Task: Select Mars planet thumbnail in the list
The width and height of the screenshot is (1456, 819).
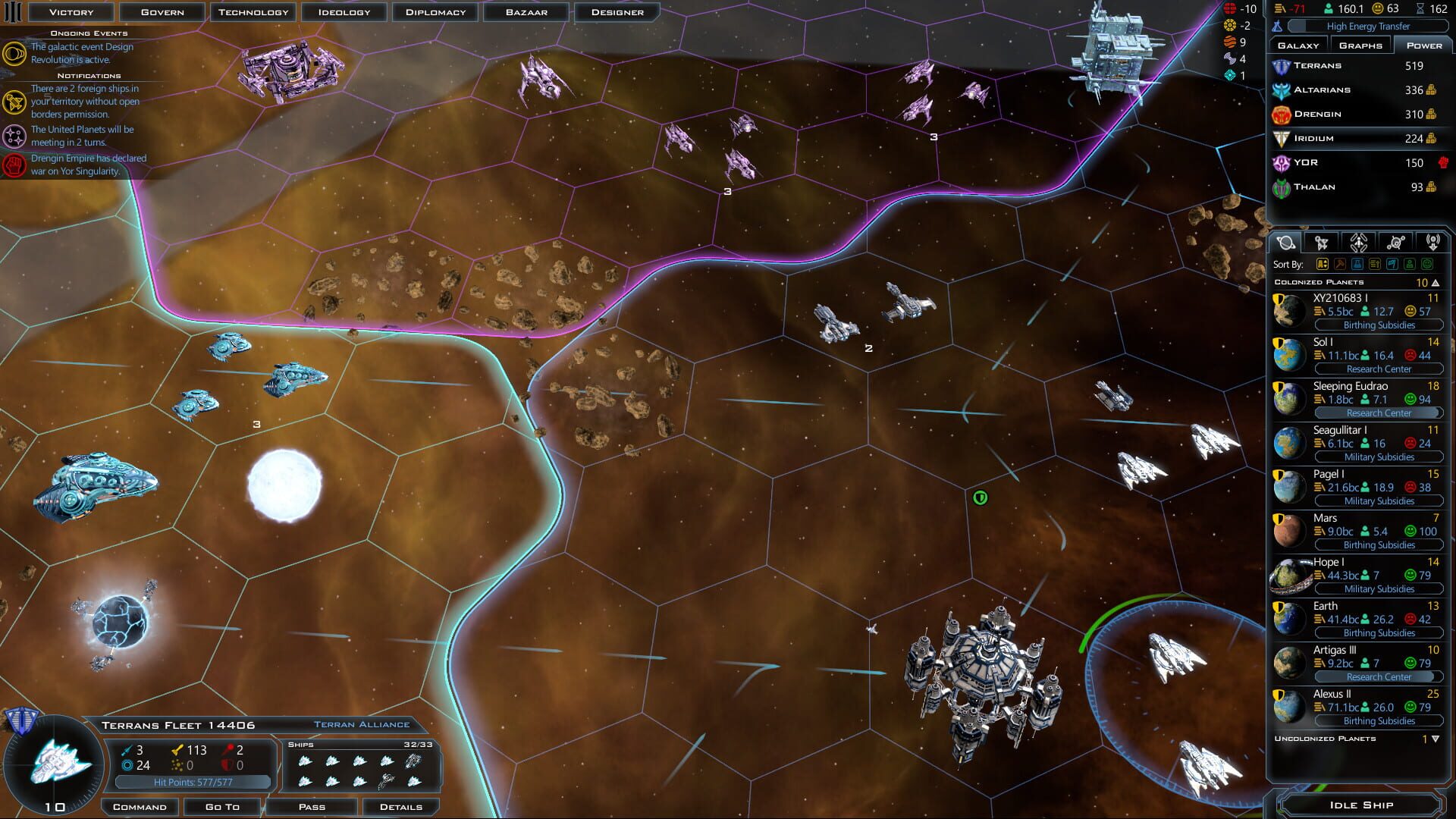Action: click(x=1288, y=531)
